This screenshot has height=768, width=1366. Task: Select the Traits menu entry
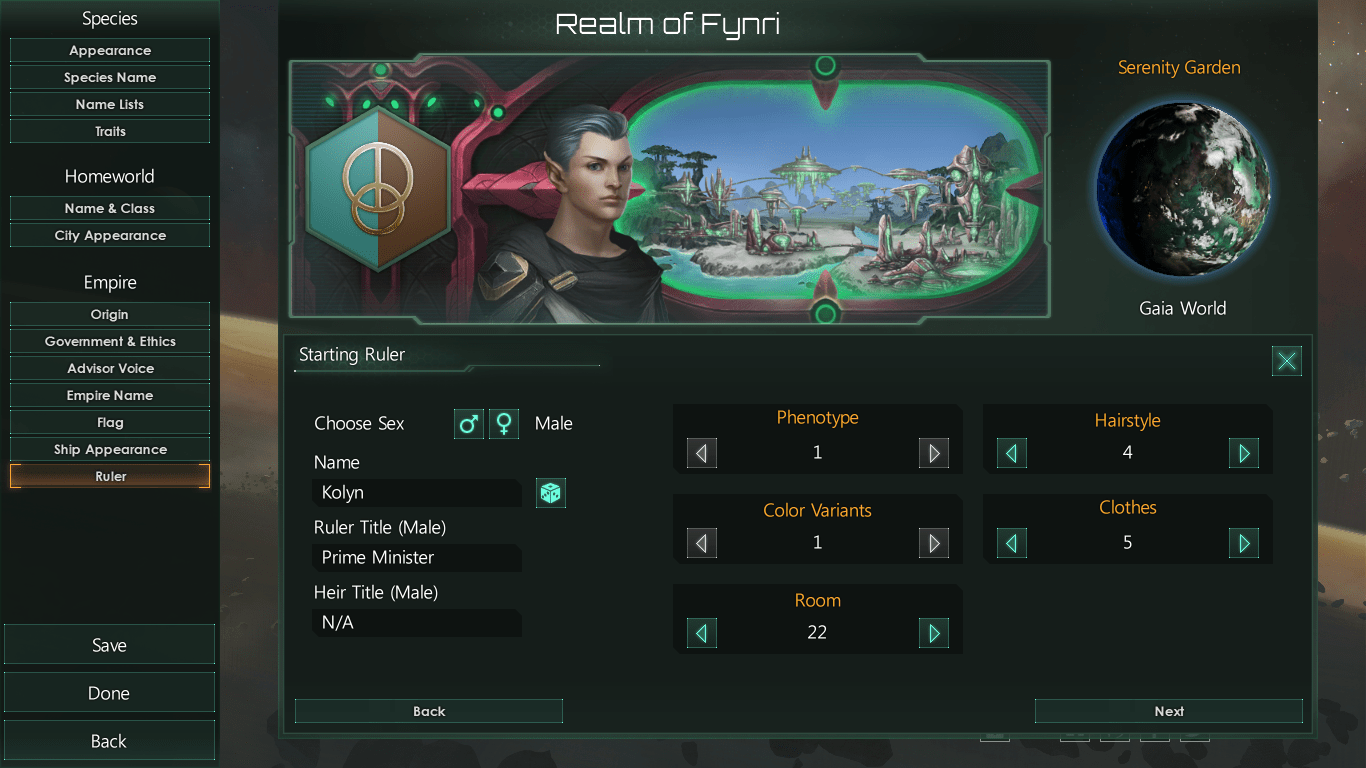point(110,131)
